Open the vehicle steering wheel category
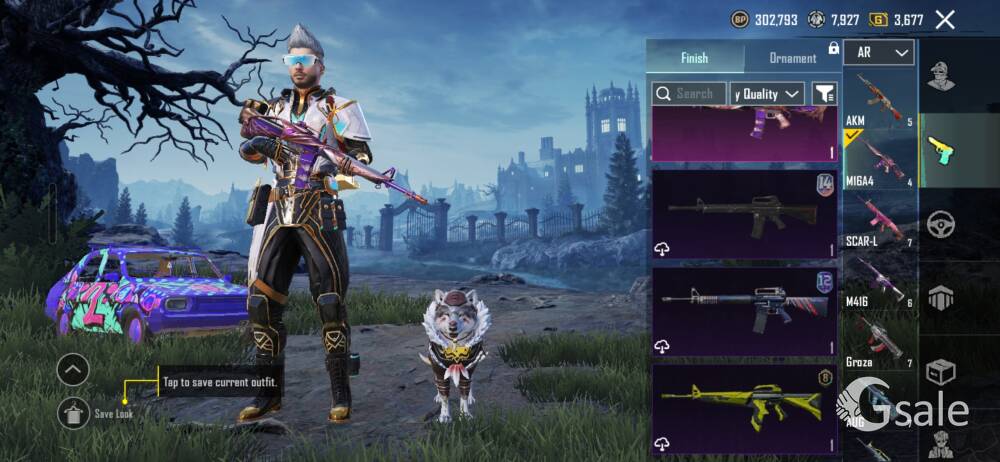The width and height of the screenshot is (1000, 462). (x=940, y=224)
